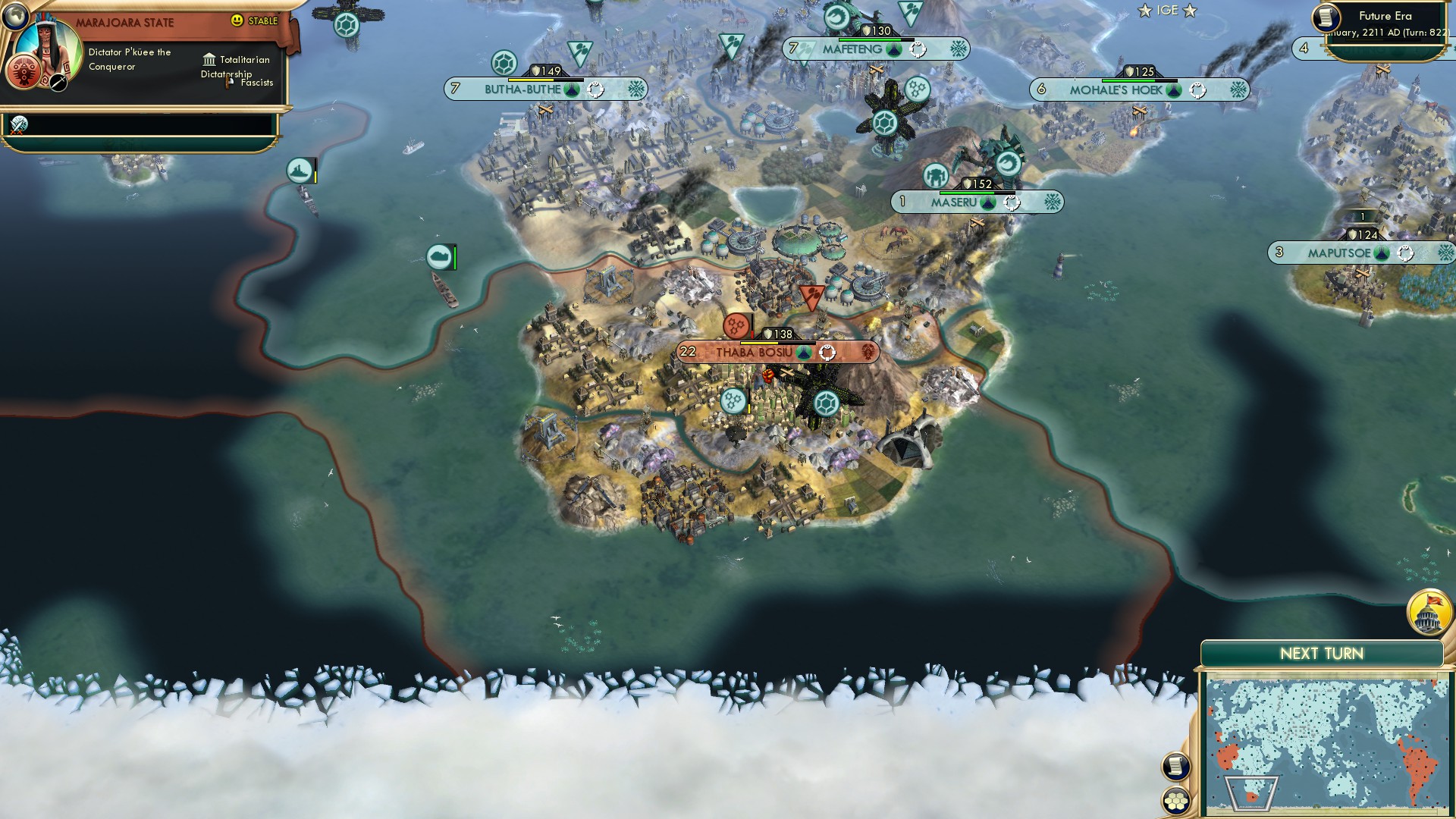The width and height of the screenshot is (1456, 819).
Task: Toggle the hex grid icon near the minimap
Action: pos(1176,800)
